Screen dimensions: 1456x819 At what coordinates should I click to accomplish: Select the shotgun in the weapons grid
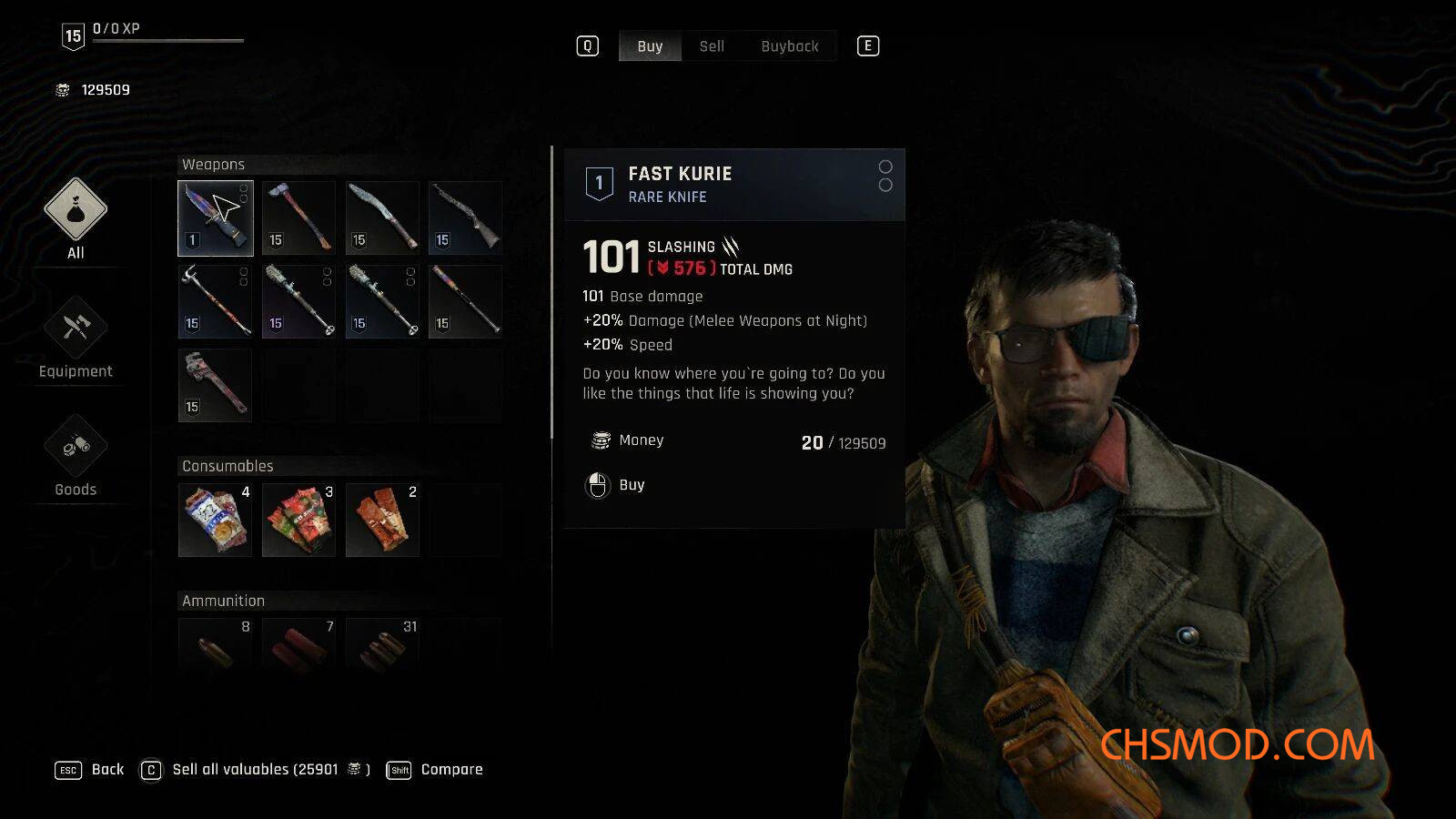(x=465, y=218)
